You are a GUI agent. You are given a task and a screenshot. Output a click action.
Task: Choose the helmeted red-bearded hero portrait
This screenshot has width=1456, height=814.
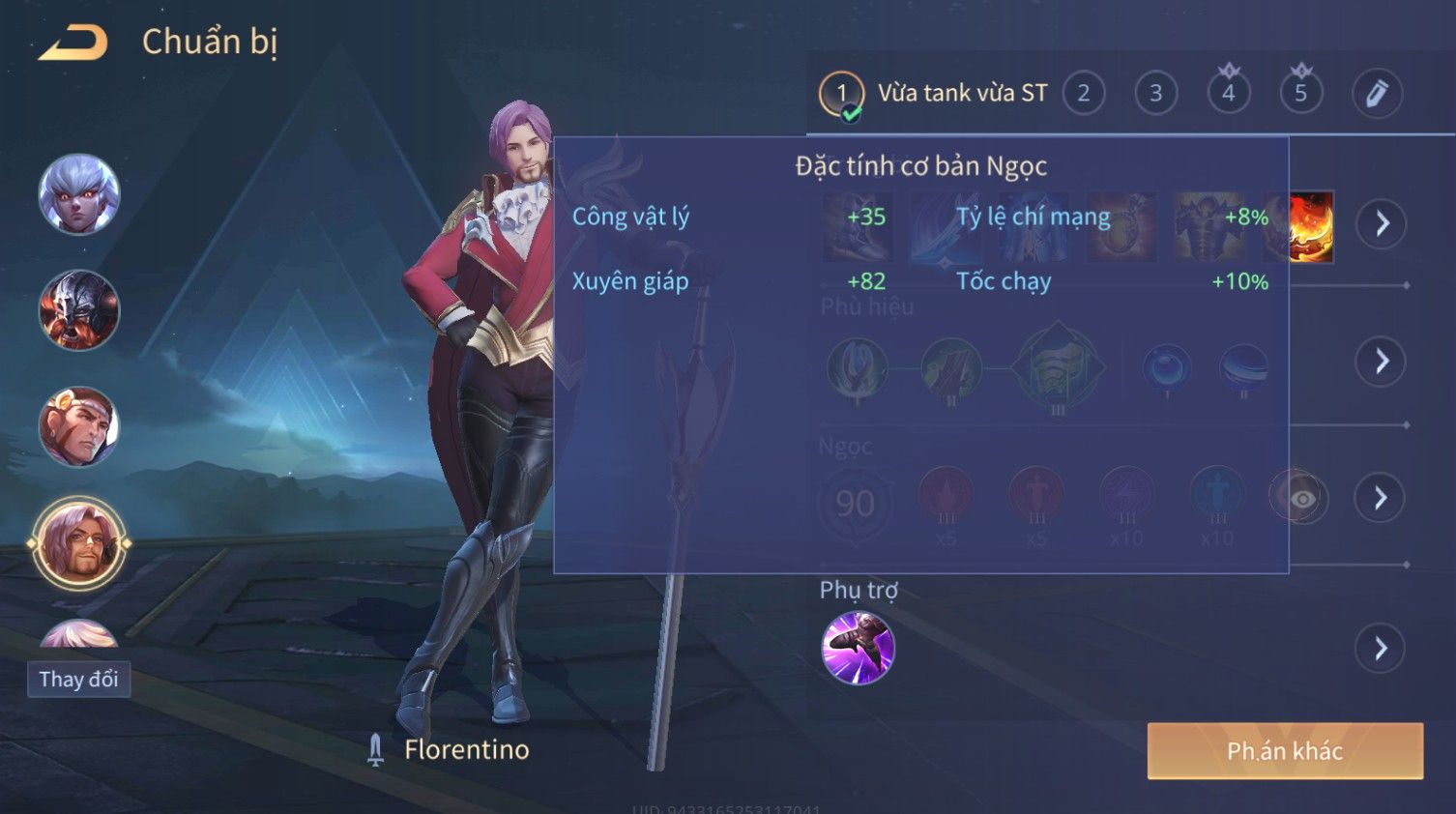[x=79, y=310]
